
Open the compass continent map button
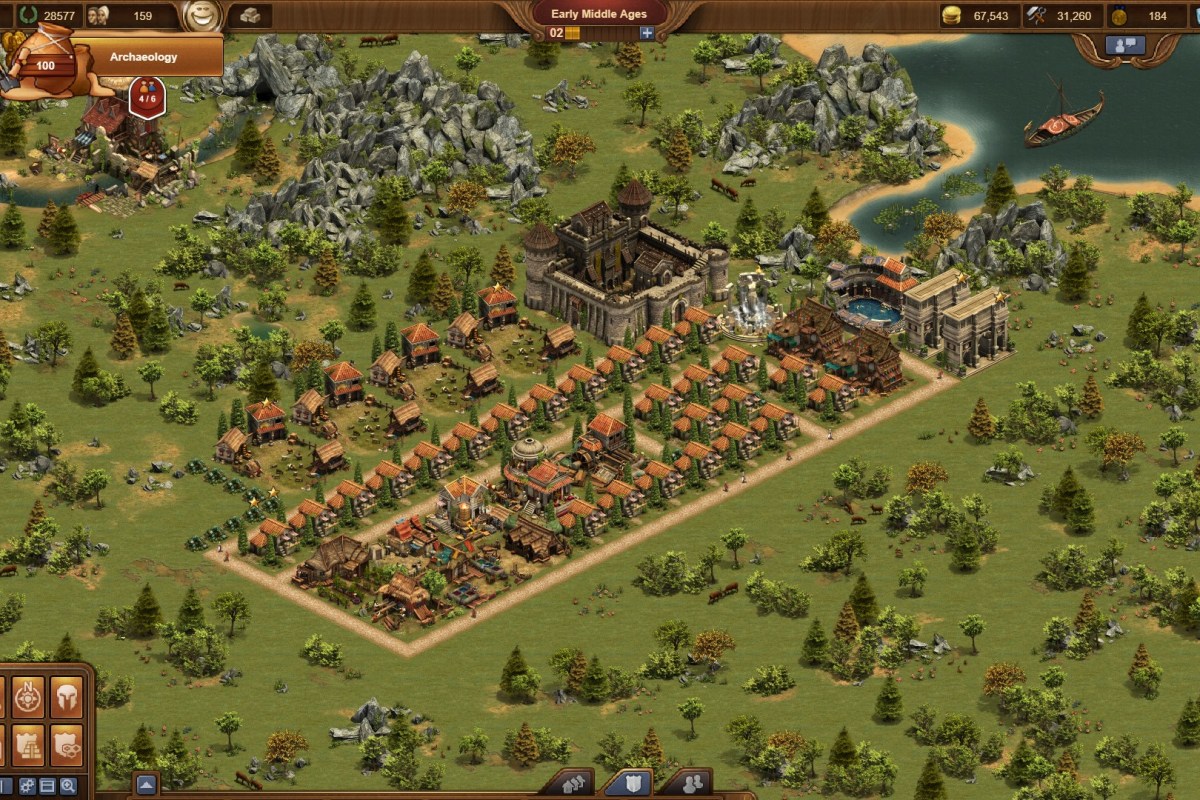(28, 697)
